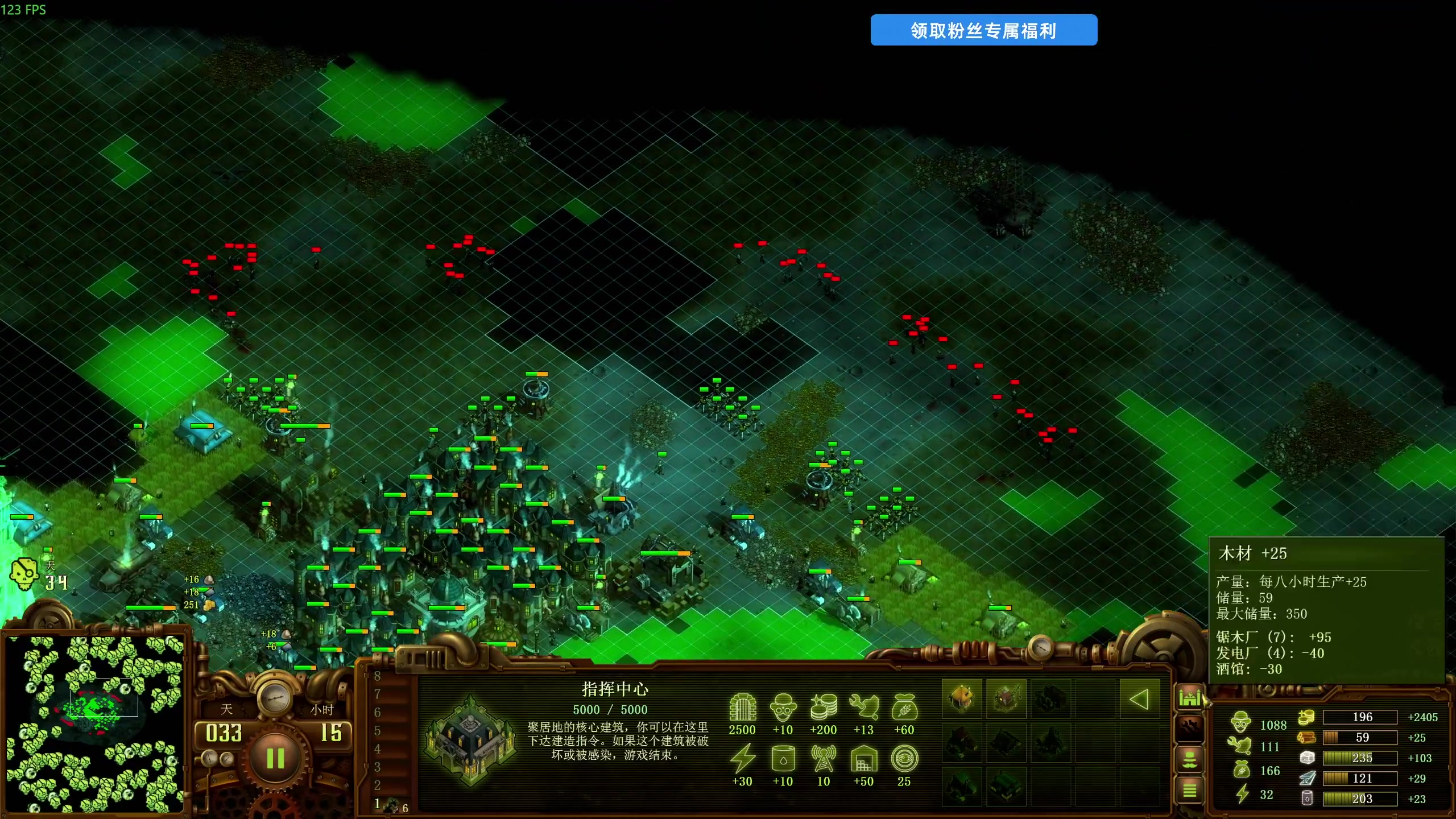Claim the blue fan benefits banner
This screenshot has width=1456, height=819.
pos(983,30)
